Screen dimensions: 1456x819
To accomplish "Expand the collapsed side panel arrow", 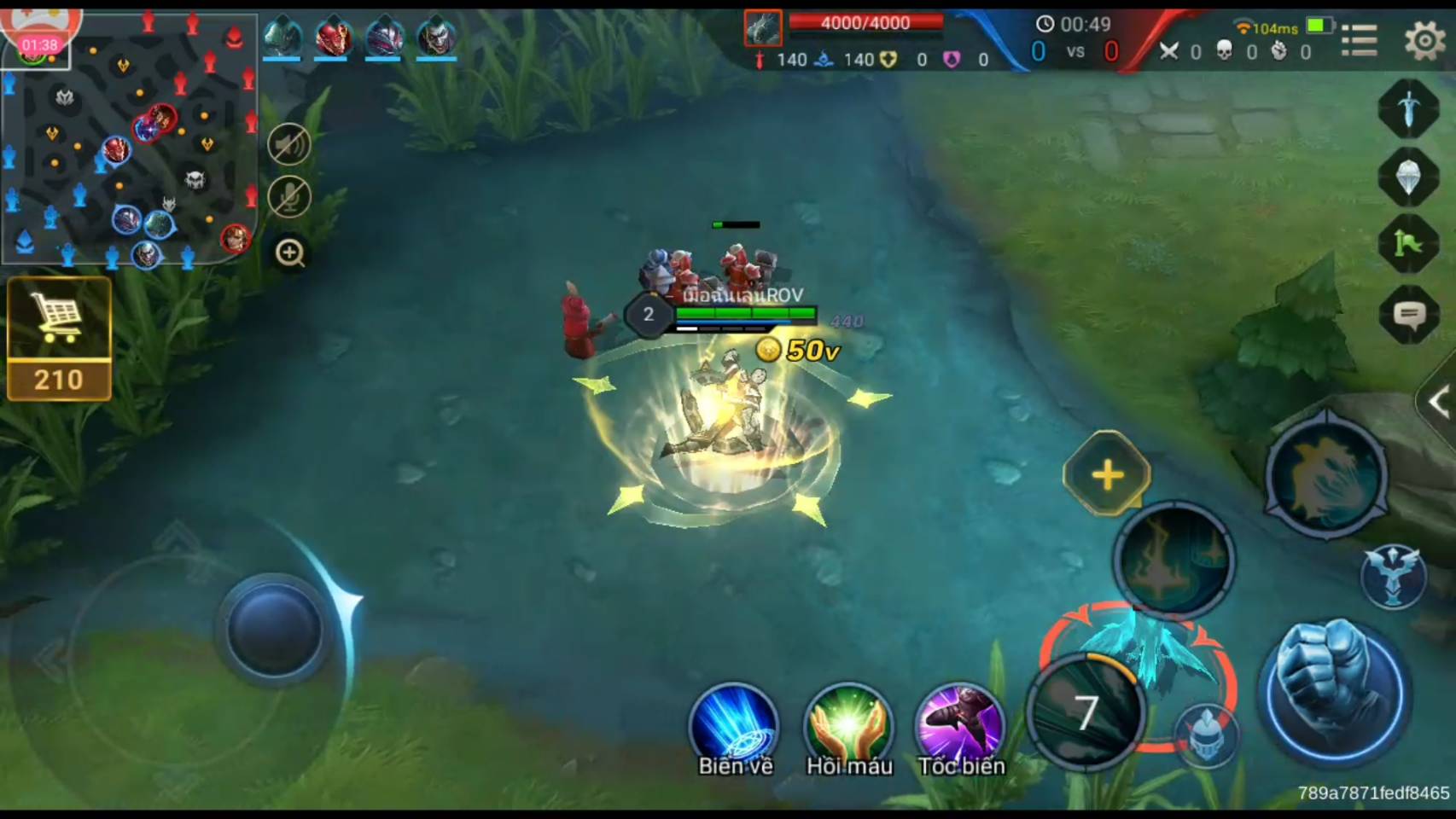I will pyautogui.click(x=1439, y=402).
